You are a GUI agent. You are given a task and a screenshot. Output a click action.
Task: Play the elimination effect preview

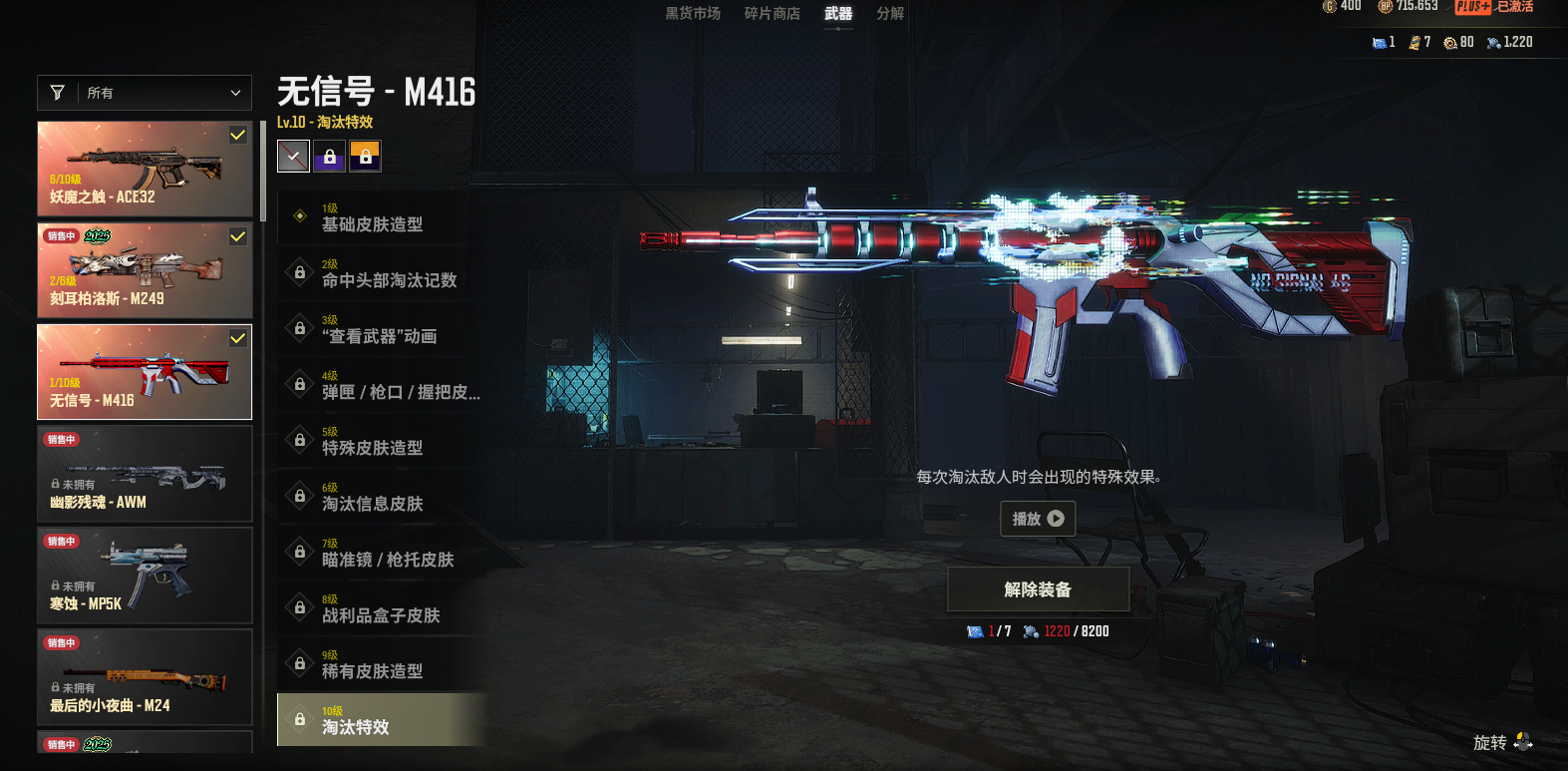[1038, 519]
